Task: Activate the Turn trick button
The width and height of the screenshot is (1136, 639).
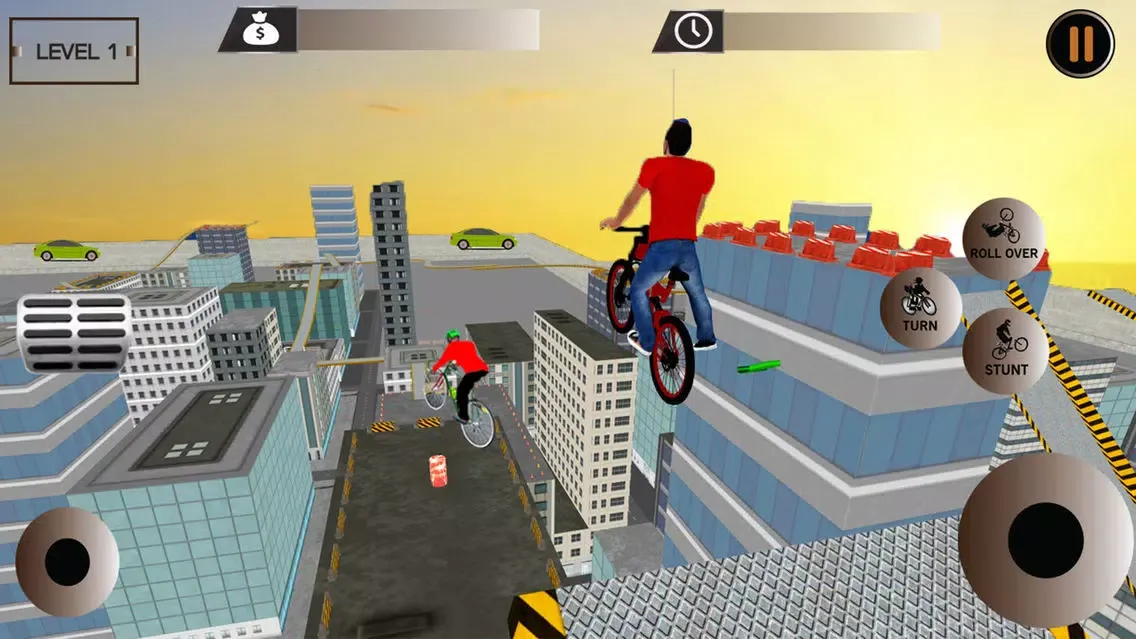Action: [x=920, y=308]
